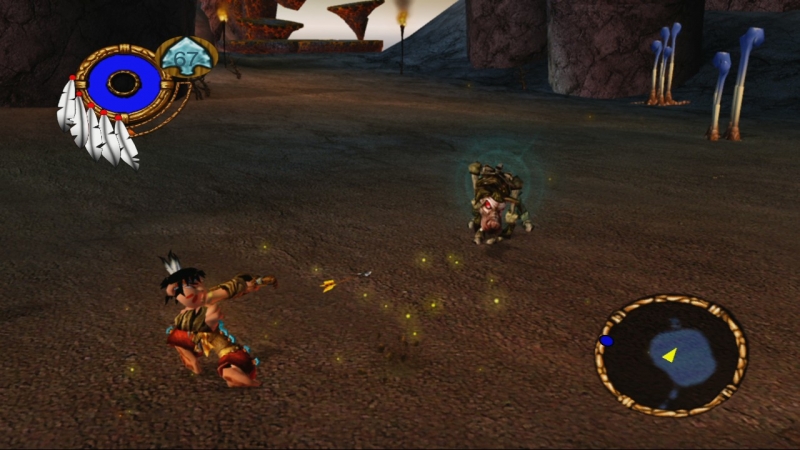
Task: Select the blue objective dot on minimap rim
Action: pos(606,341)
